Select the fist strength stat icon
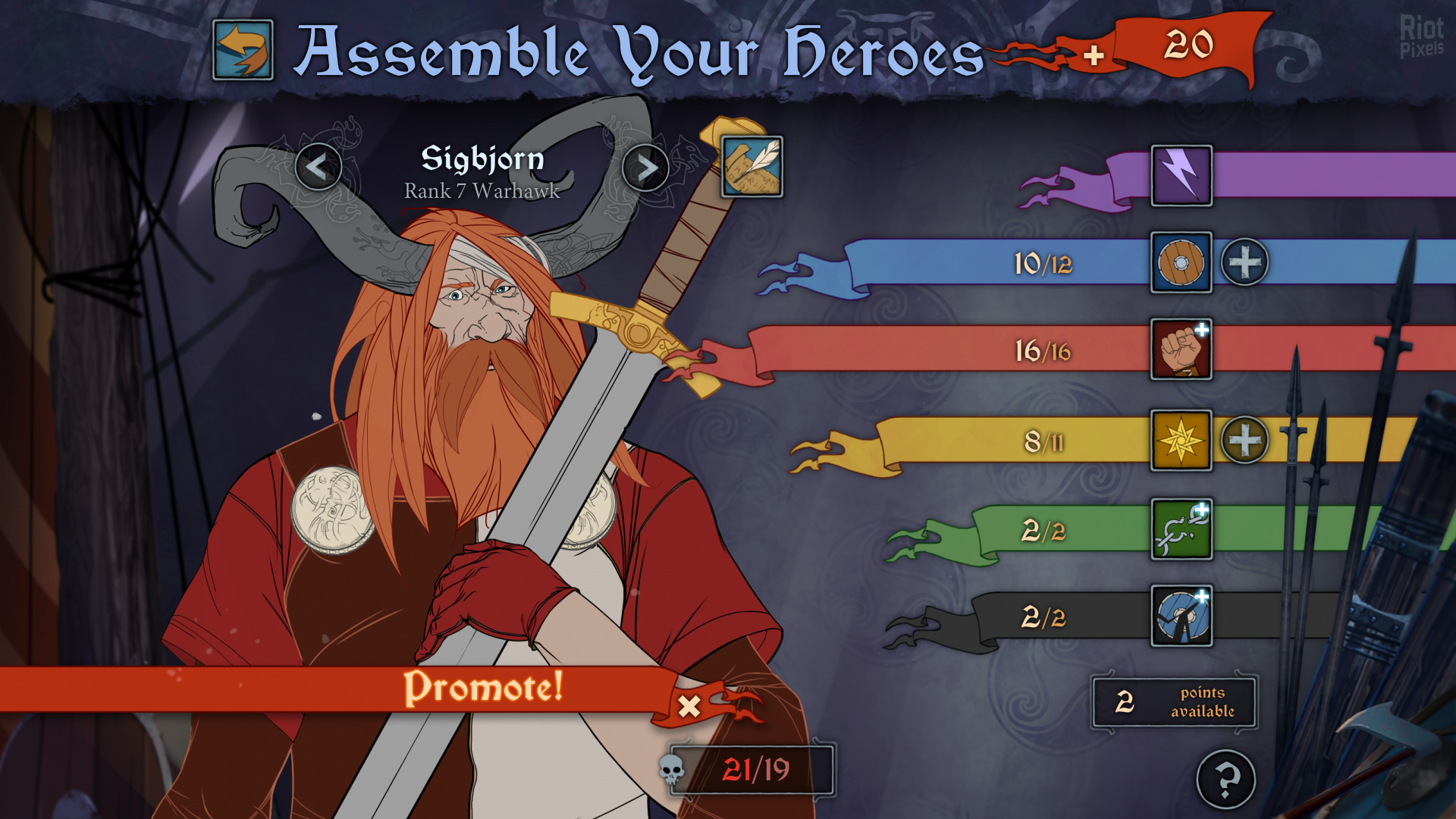Screen dimensions: 1456x819 click(x=1181, y=350)
